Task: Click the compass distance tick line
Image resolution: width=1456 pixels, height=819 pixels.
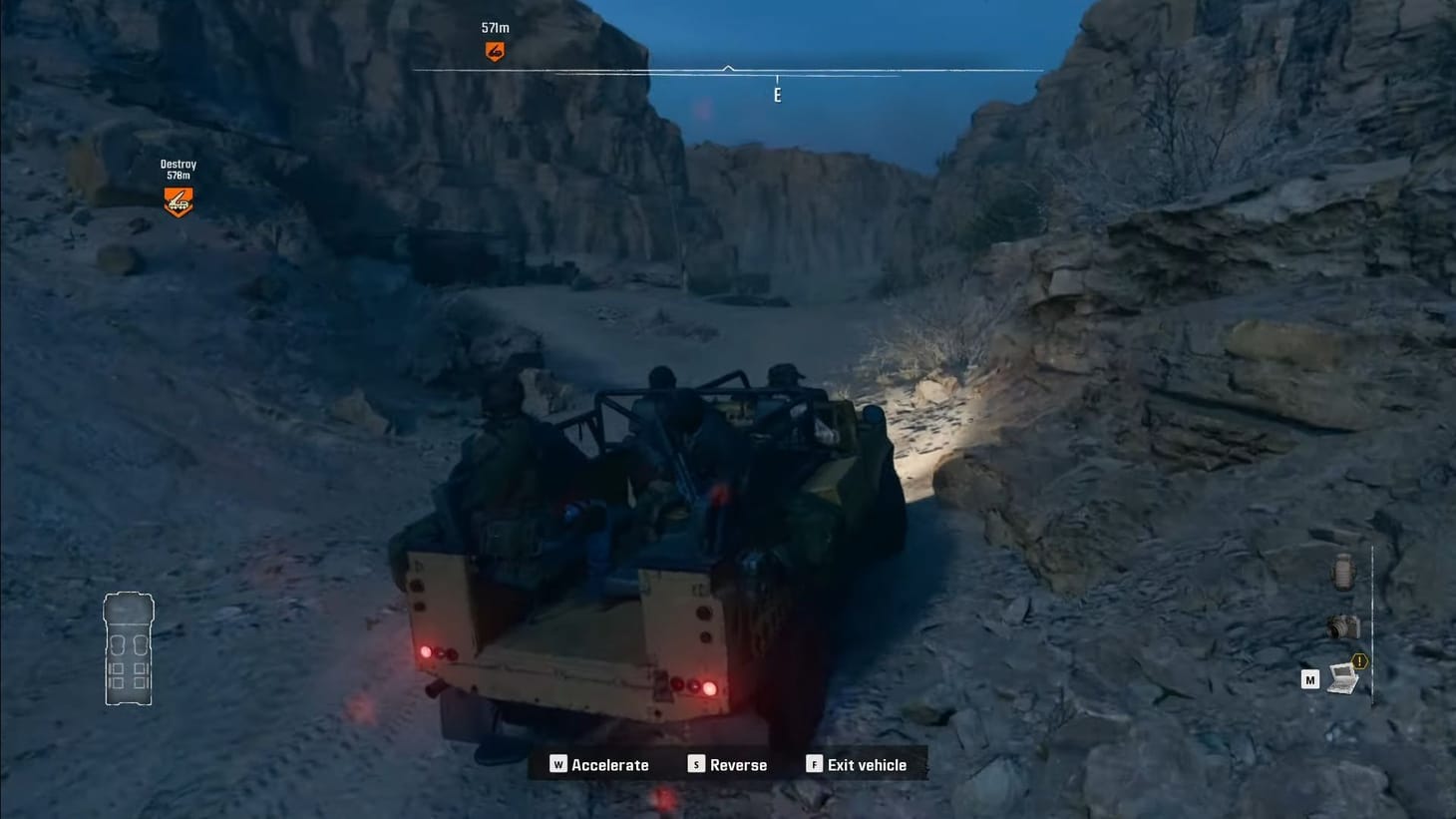Action: (x=777, y=78)
